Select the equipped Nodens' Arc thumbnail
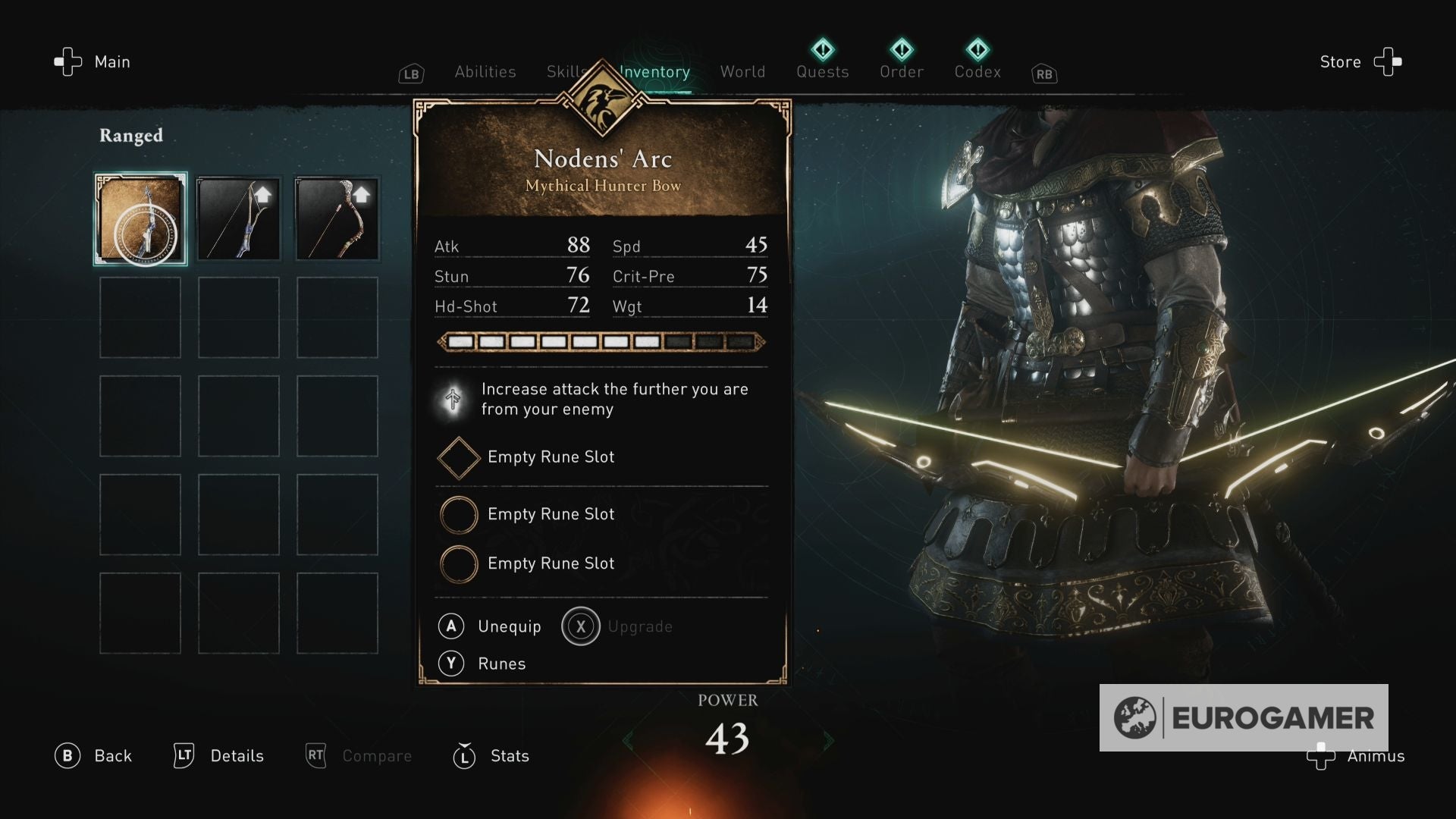This screenshot has width=1456, height=819. coord(140,219)
